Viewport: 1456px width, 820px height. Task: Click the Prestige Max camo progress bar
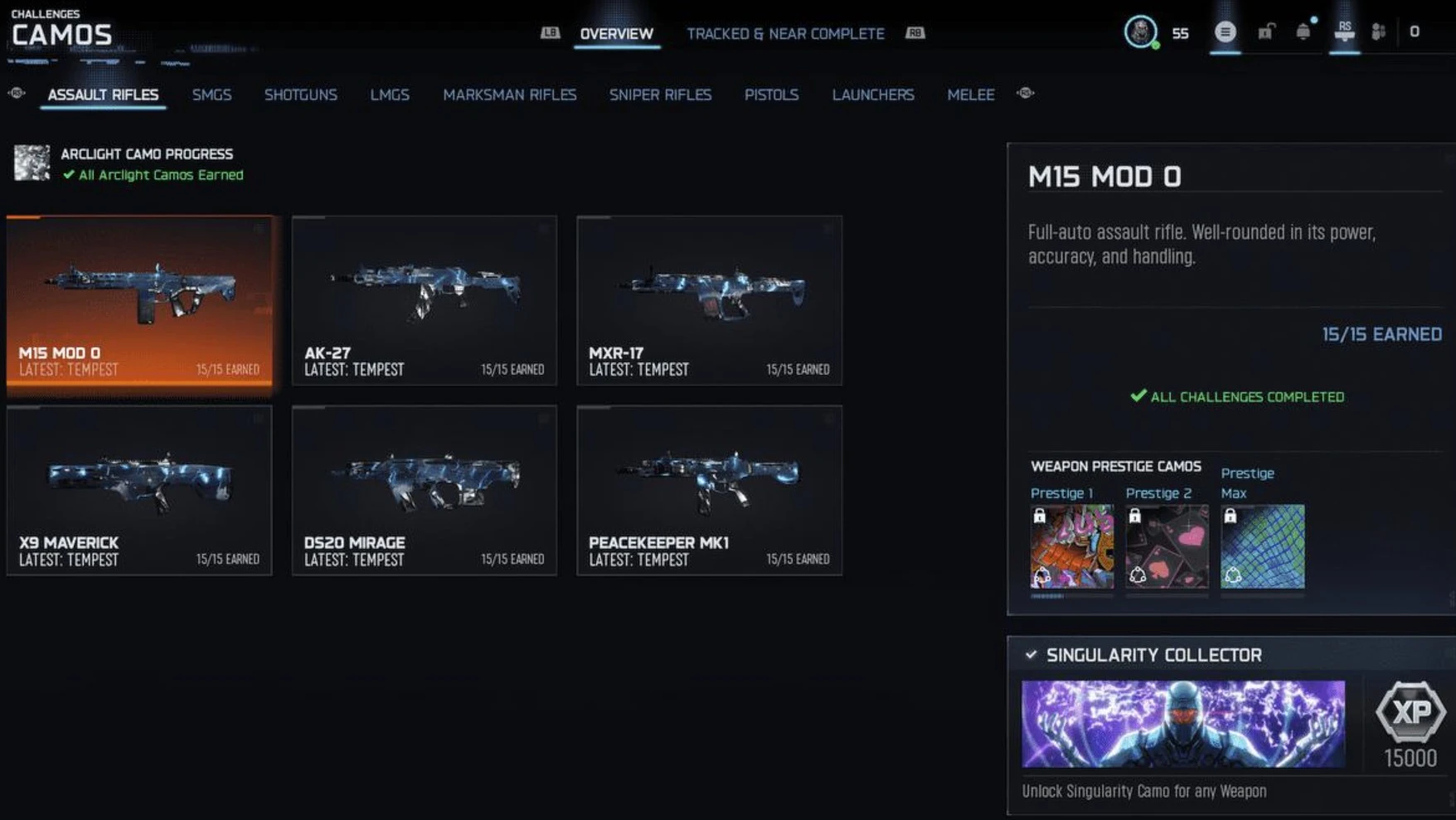(1261, 594)
